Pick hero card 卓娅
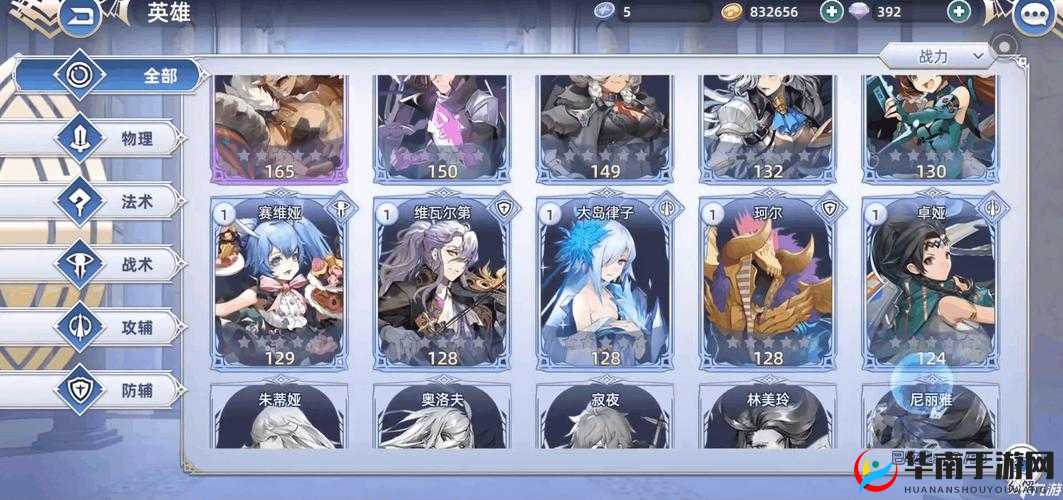Viewport: 1063px width, 500px height. tap(930, 283)
